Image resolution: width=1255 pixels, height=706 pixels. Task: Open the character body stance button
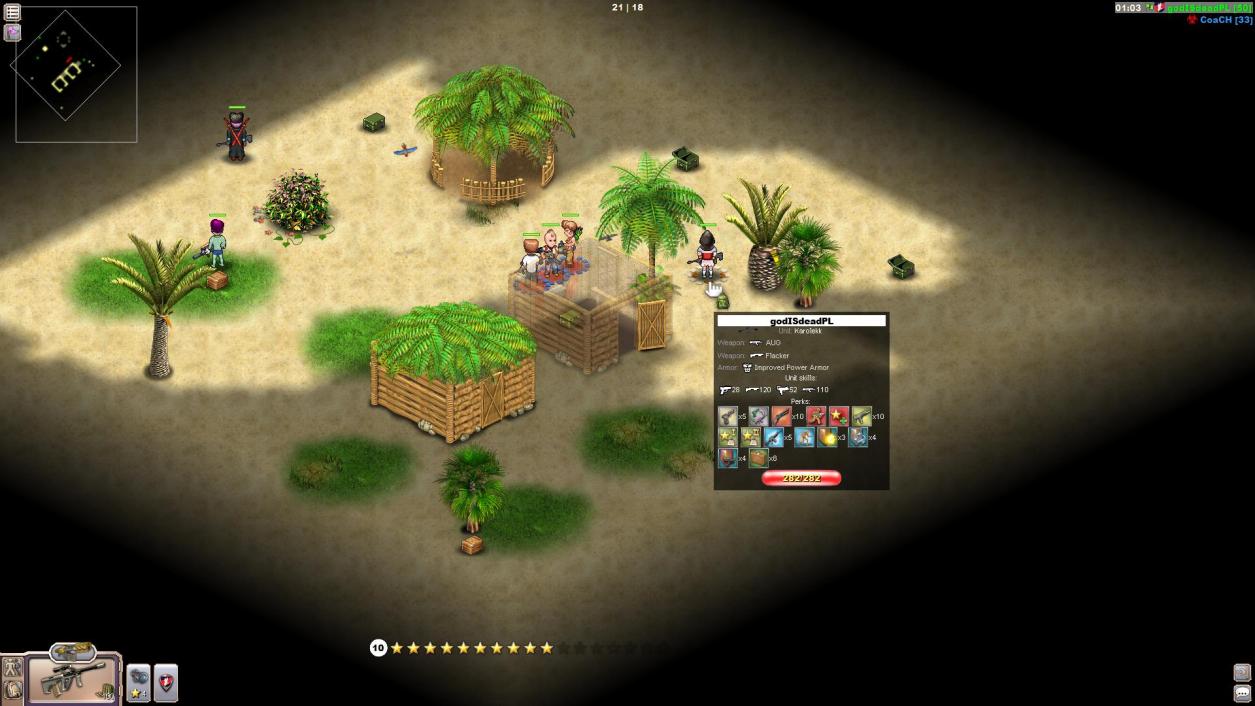pyautogui.click(x=13, y=668)
